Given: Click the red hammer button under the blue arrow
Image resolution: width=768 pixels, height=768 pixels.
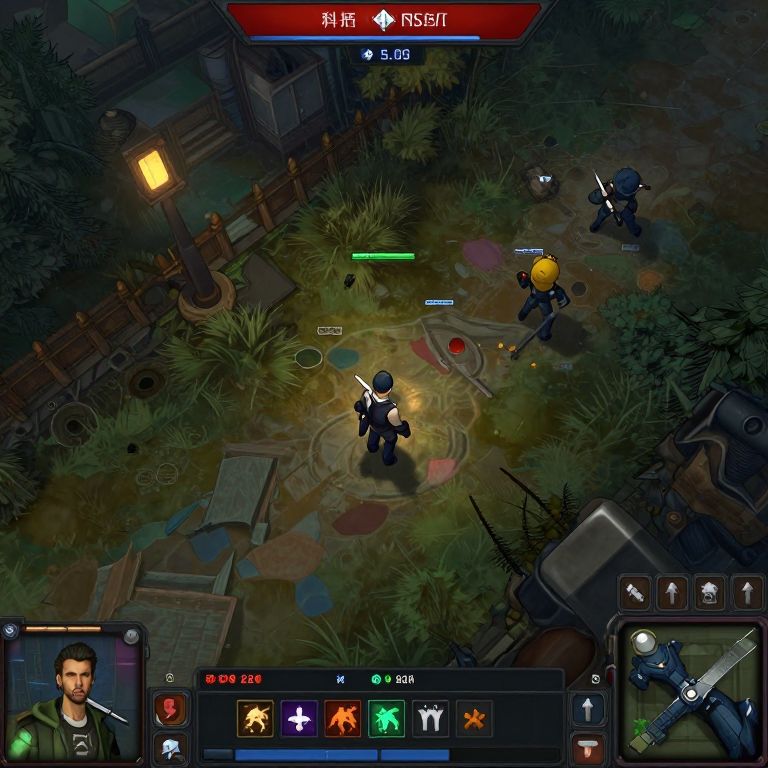Looking at the screenshot, I should 588,747.
